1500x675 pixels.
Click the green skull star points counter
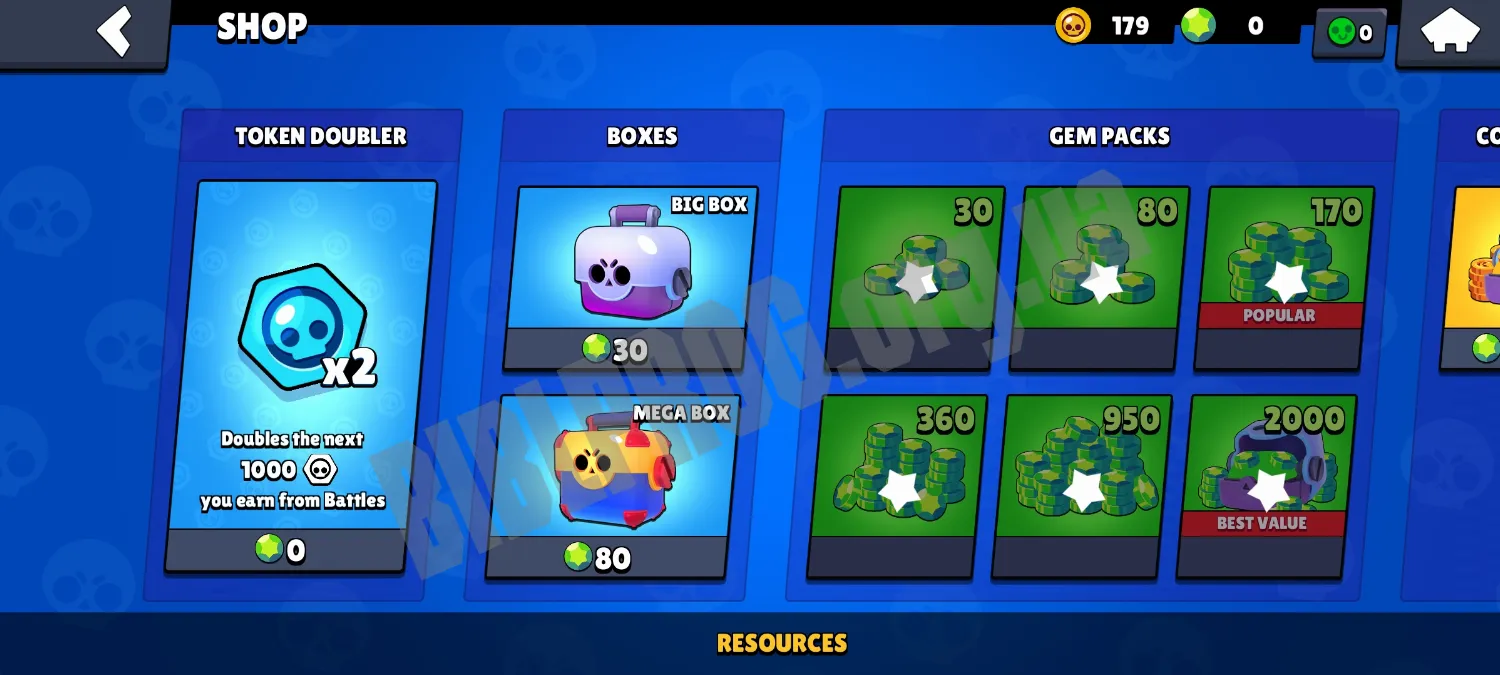pos(1349,33)
